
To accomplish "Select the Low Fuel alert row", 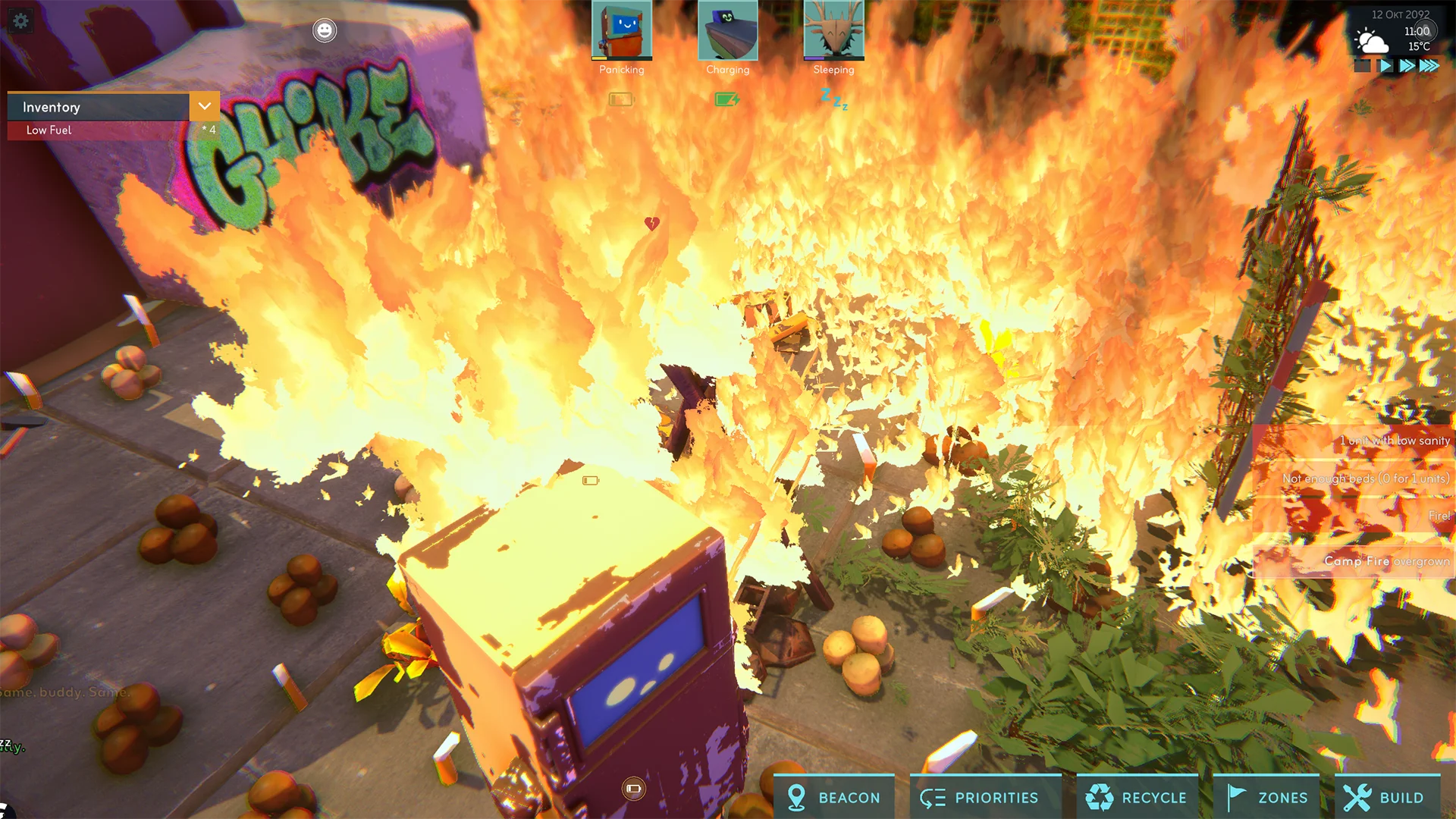I will [x=99, y=130].
